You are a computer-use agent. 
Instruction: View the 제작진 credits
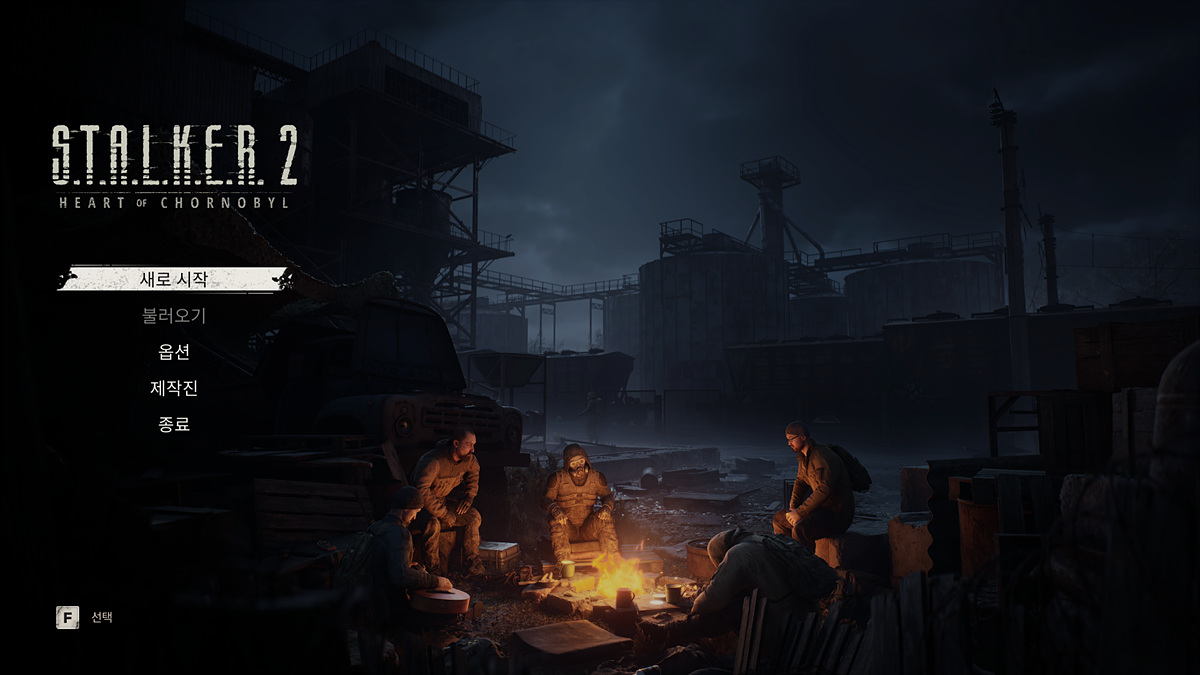pyautogui.click(x=174, y=388)
